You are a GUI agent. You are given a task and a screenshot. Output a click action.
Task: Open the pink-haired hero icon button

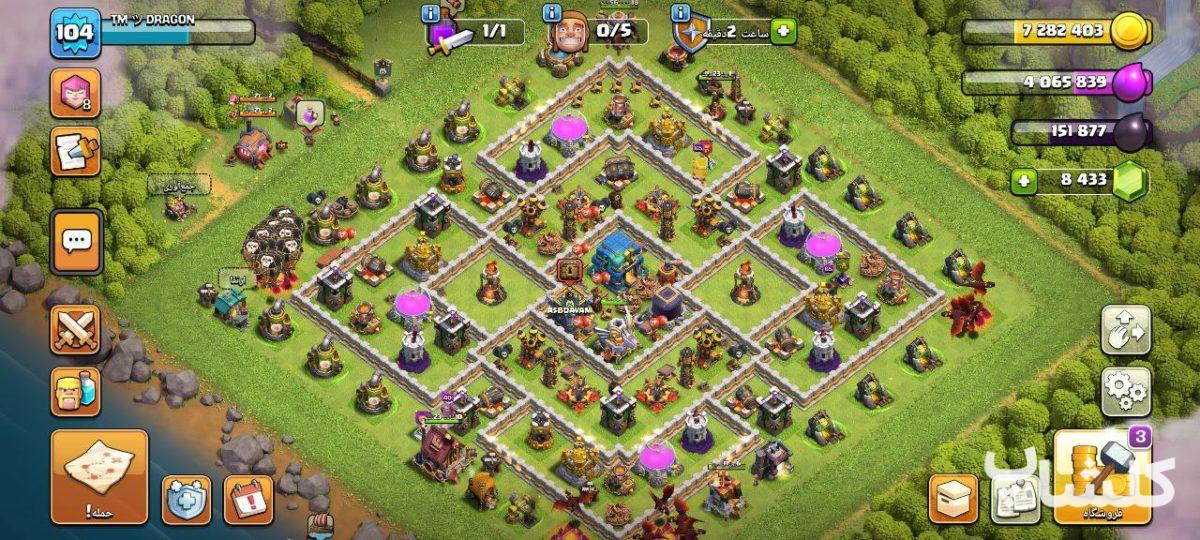76,94
